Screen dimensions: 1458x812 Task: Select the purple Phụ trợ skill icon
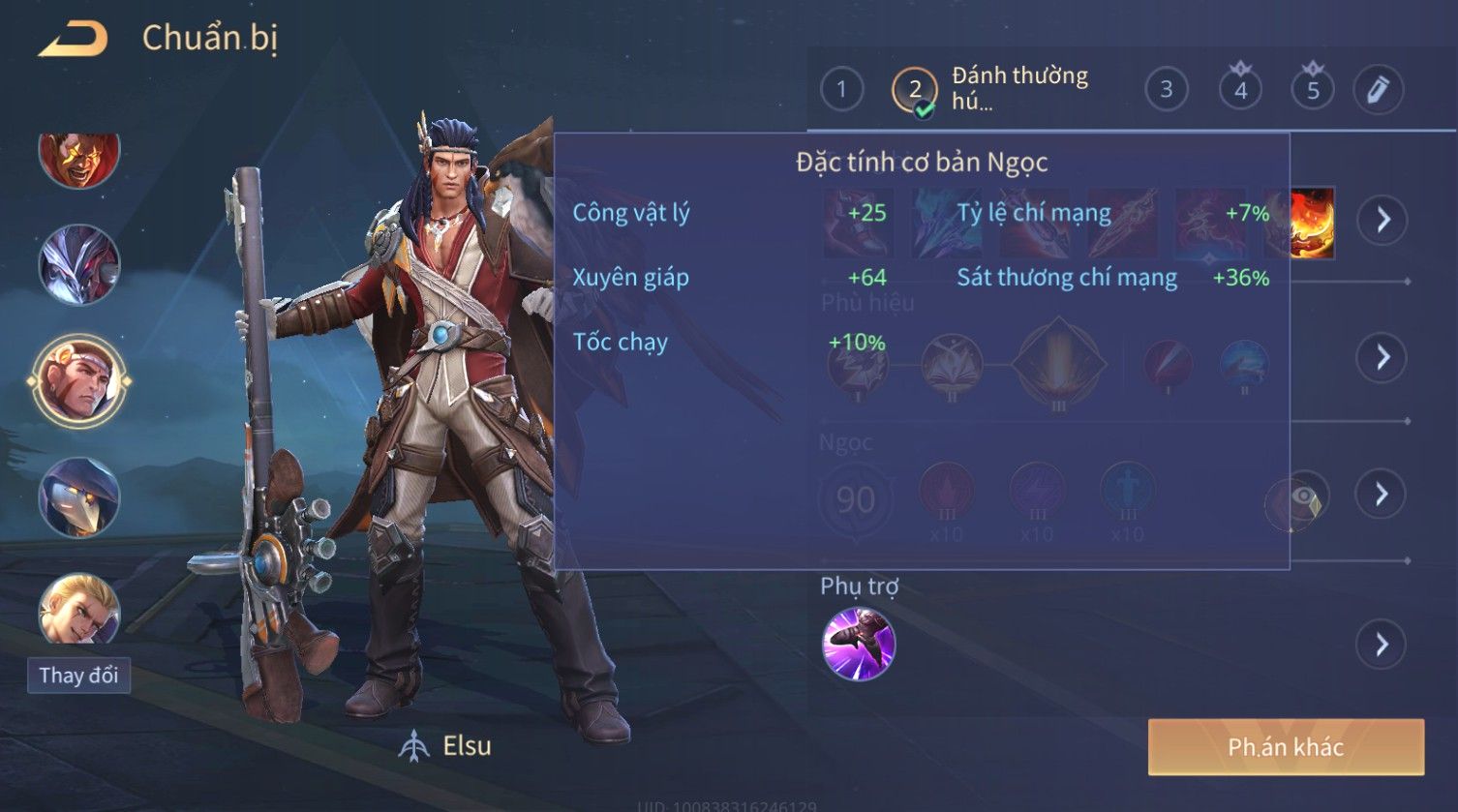click(858, 645)
